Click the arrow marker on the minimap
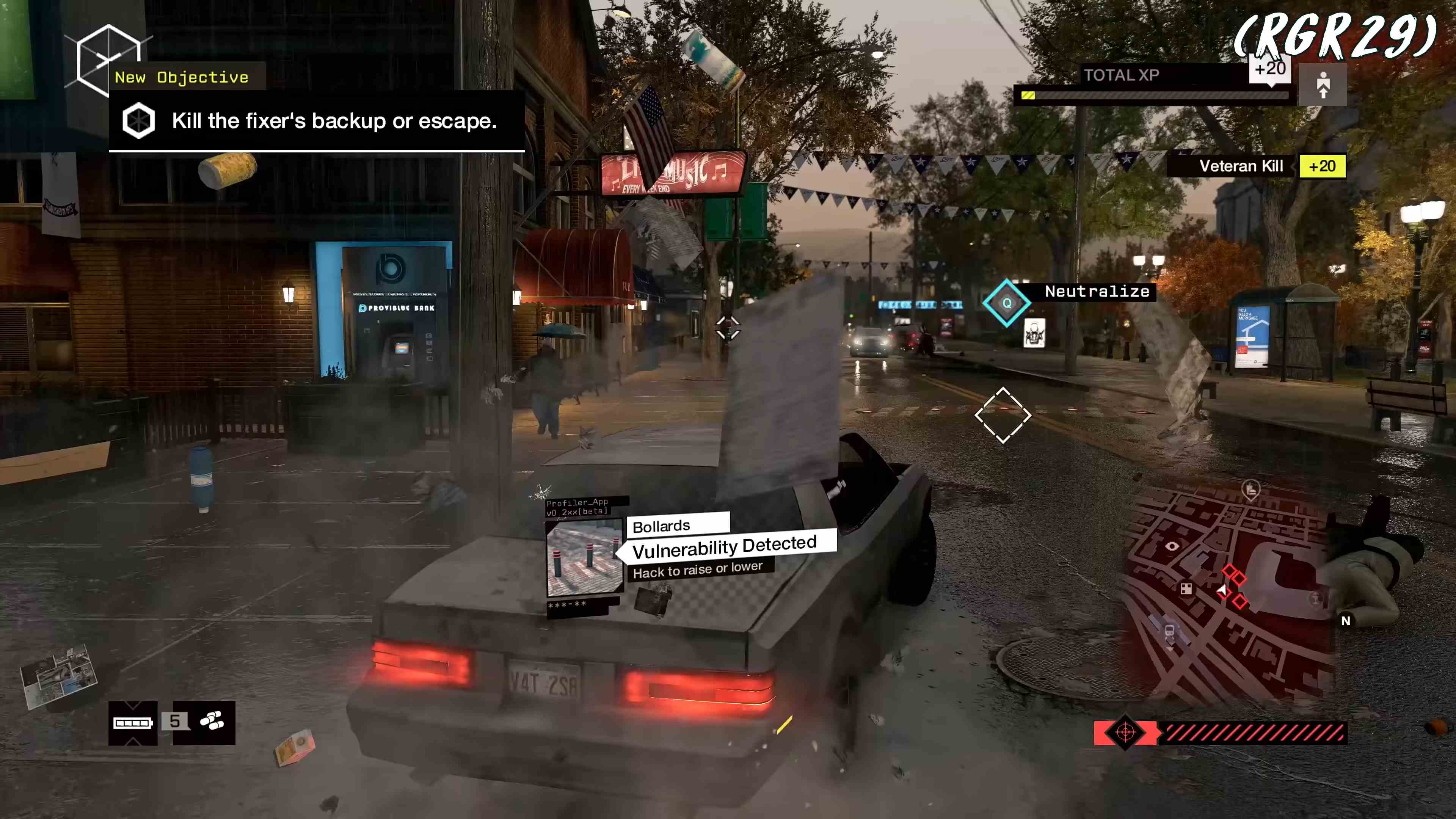 coord(1222,591)
